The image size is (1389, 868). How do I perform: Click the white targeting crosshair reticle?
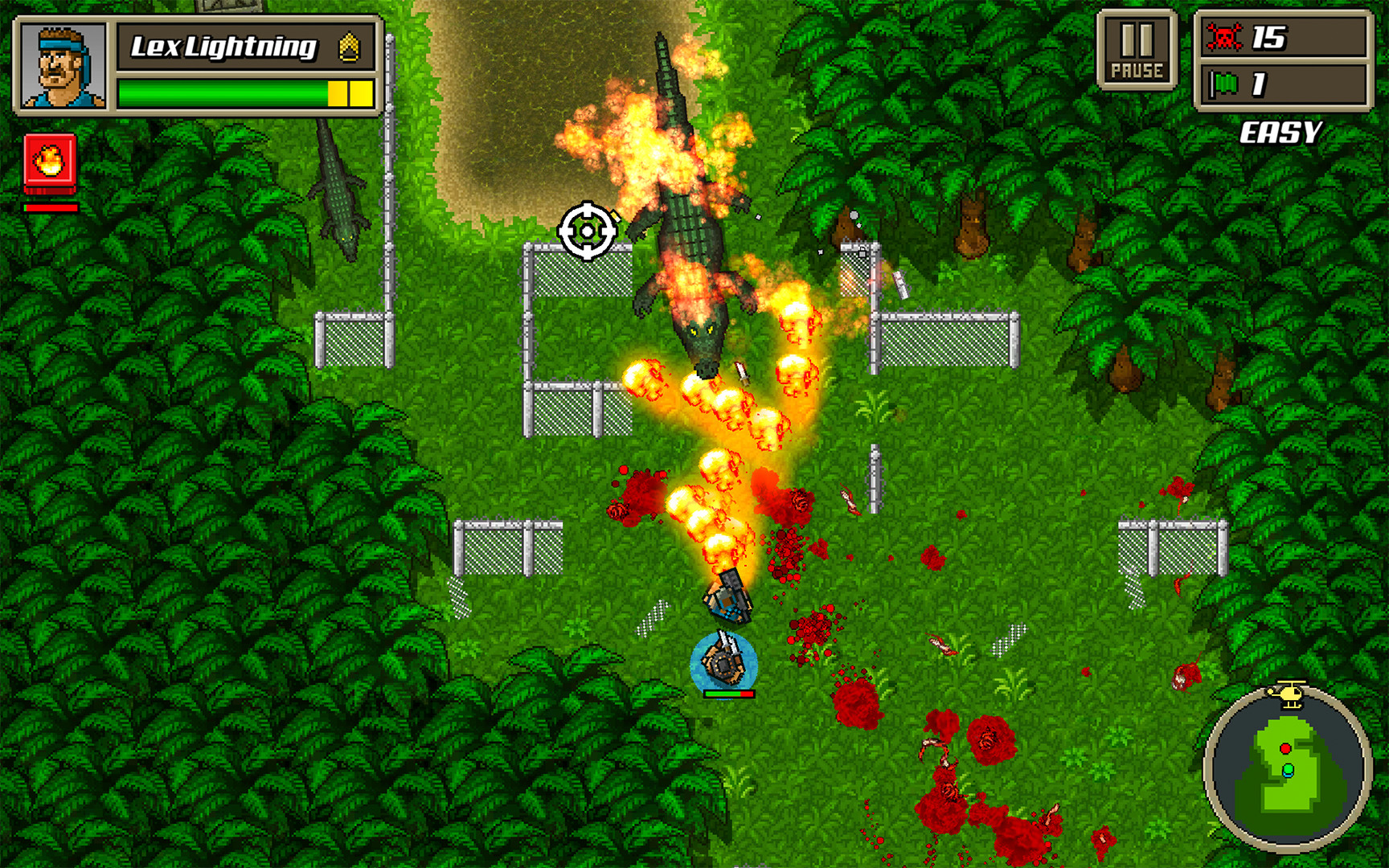click(x=588, y=231)
